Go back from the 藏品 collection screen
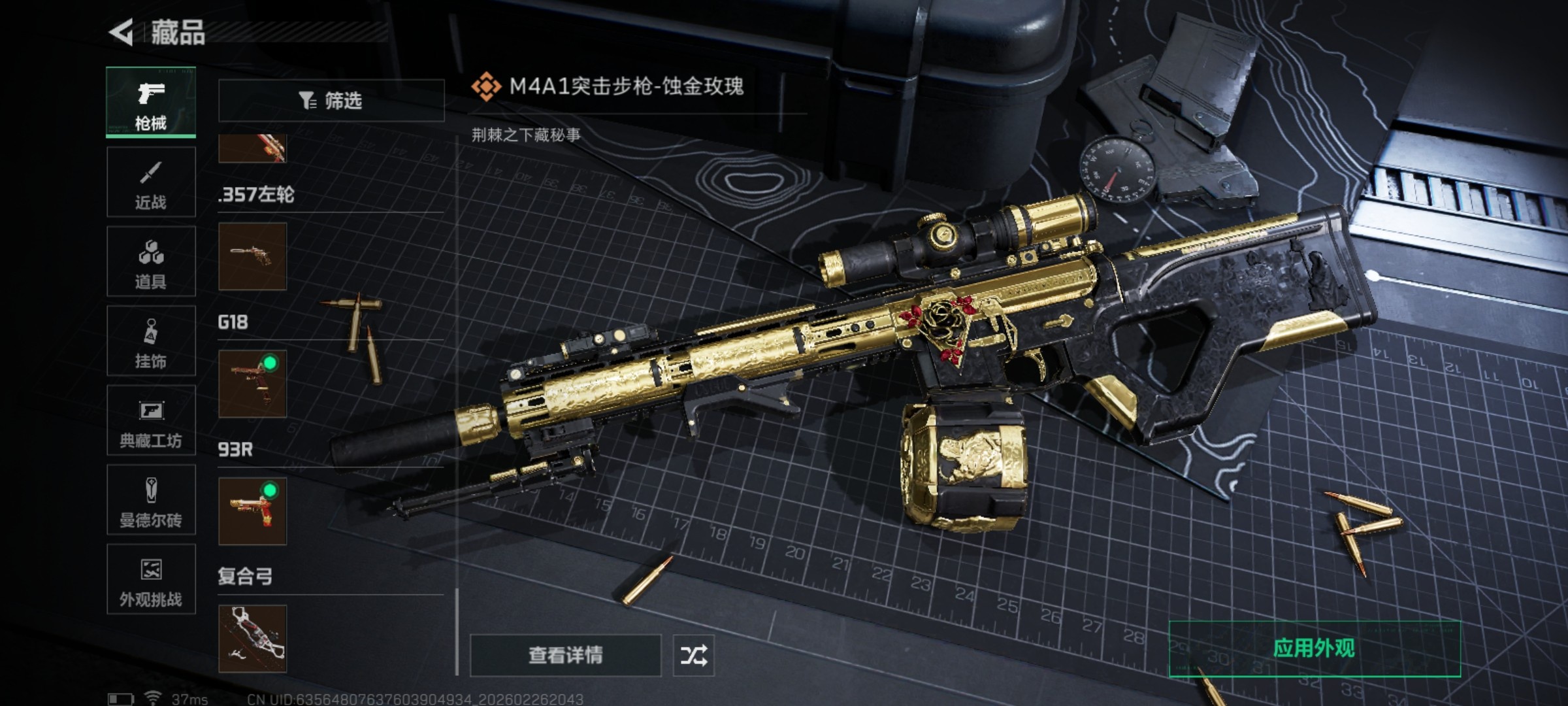Screen dimensions: 1568x706 click(x=122, y=32)
